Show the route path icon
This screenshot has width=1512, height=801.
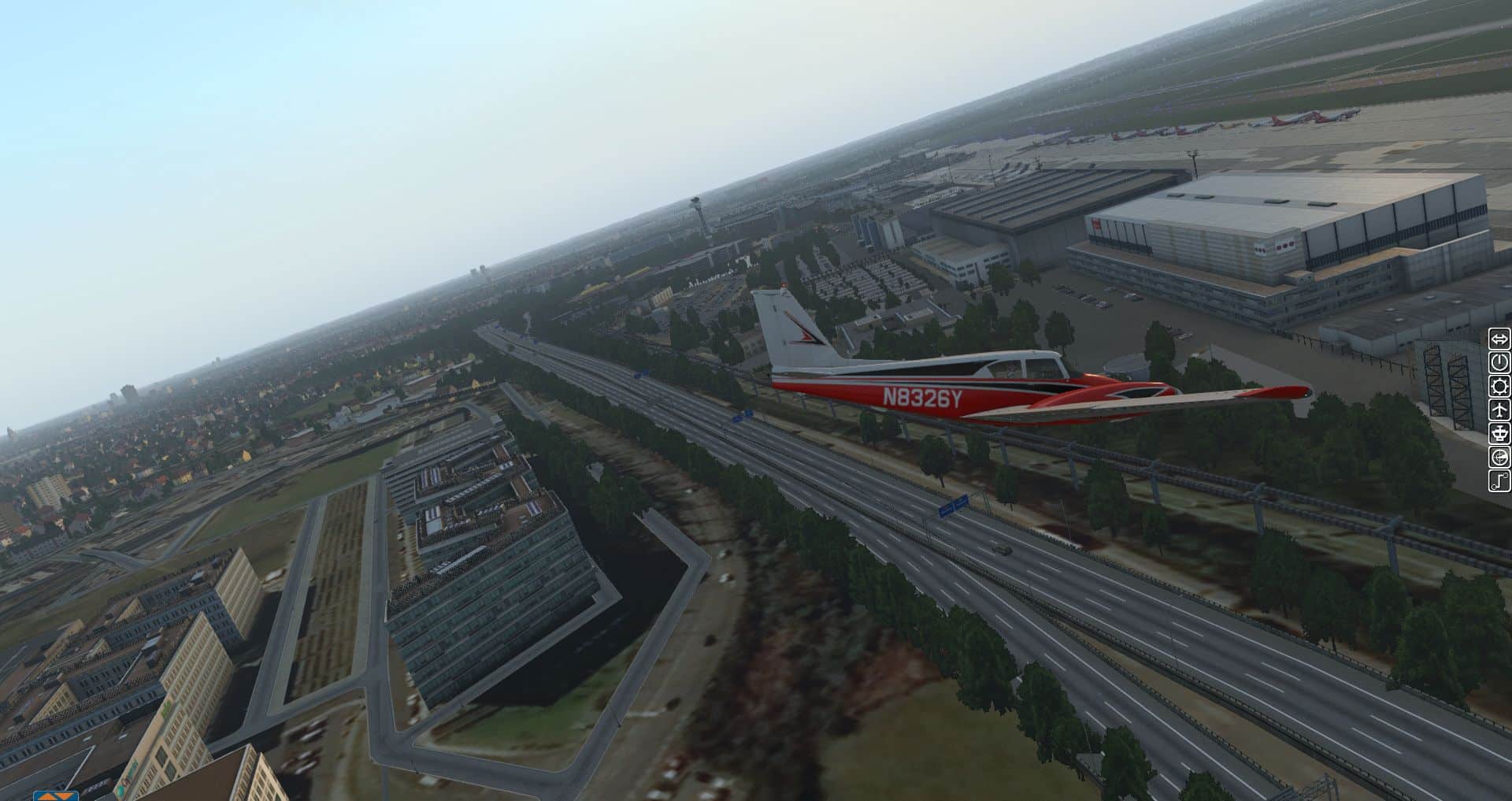click(x=1499, y=480)
